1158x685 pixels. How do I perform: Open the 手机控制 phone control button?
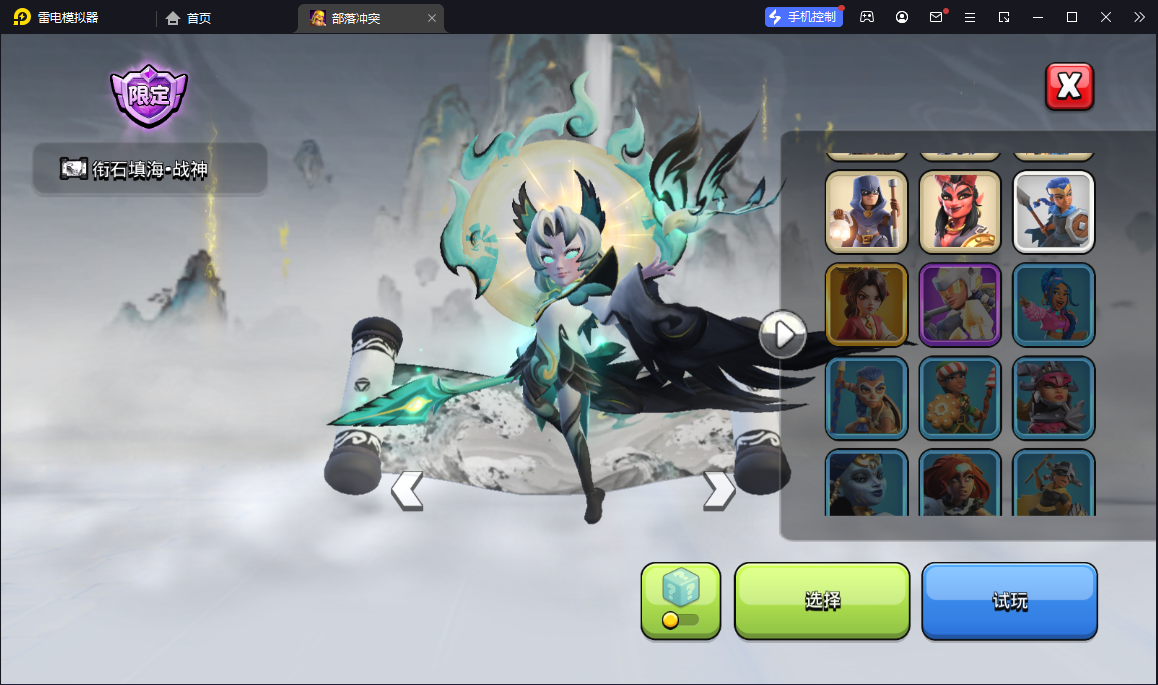tap(803, 17)
